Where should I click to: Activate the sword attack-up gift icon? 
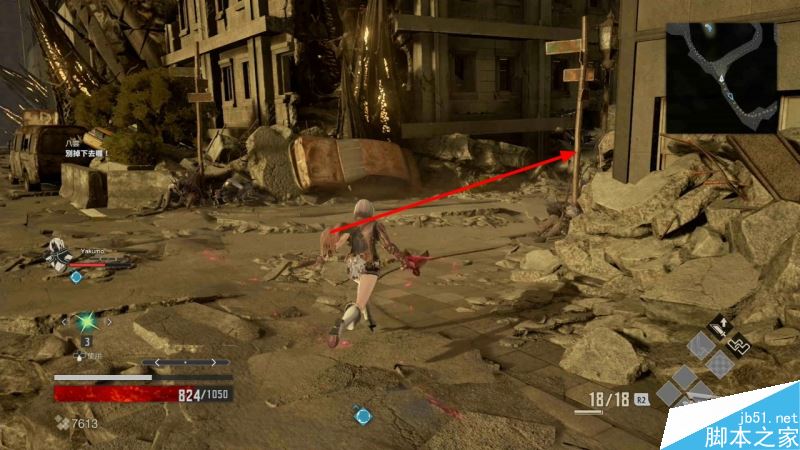click(718, 327)
